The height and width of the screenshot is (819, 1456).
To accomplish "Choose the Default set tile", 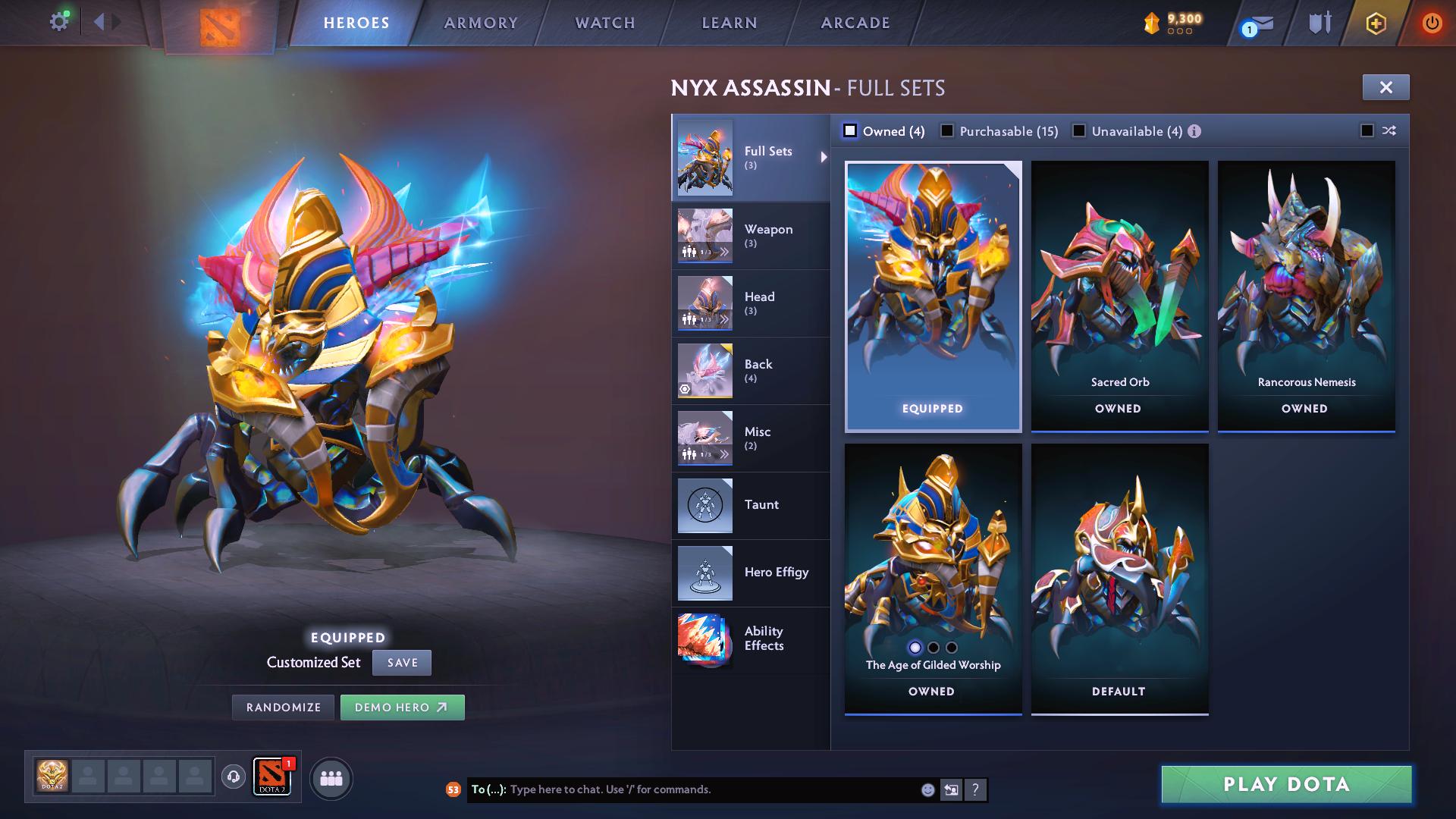I will pos(1119,579).
